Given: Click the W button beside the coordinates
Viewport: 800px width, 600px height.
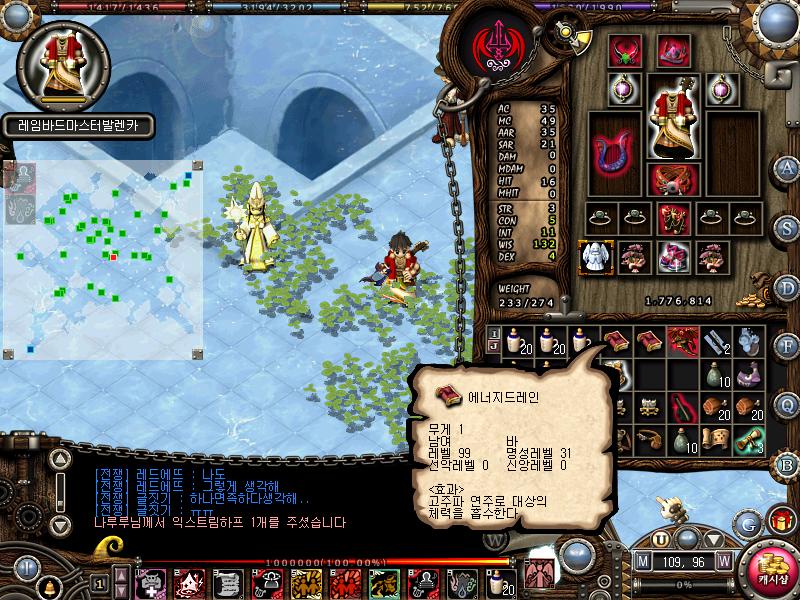Looking at the screenshot, I should click(723, 561).
